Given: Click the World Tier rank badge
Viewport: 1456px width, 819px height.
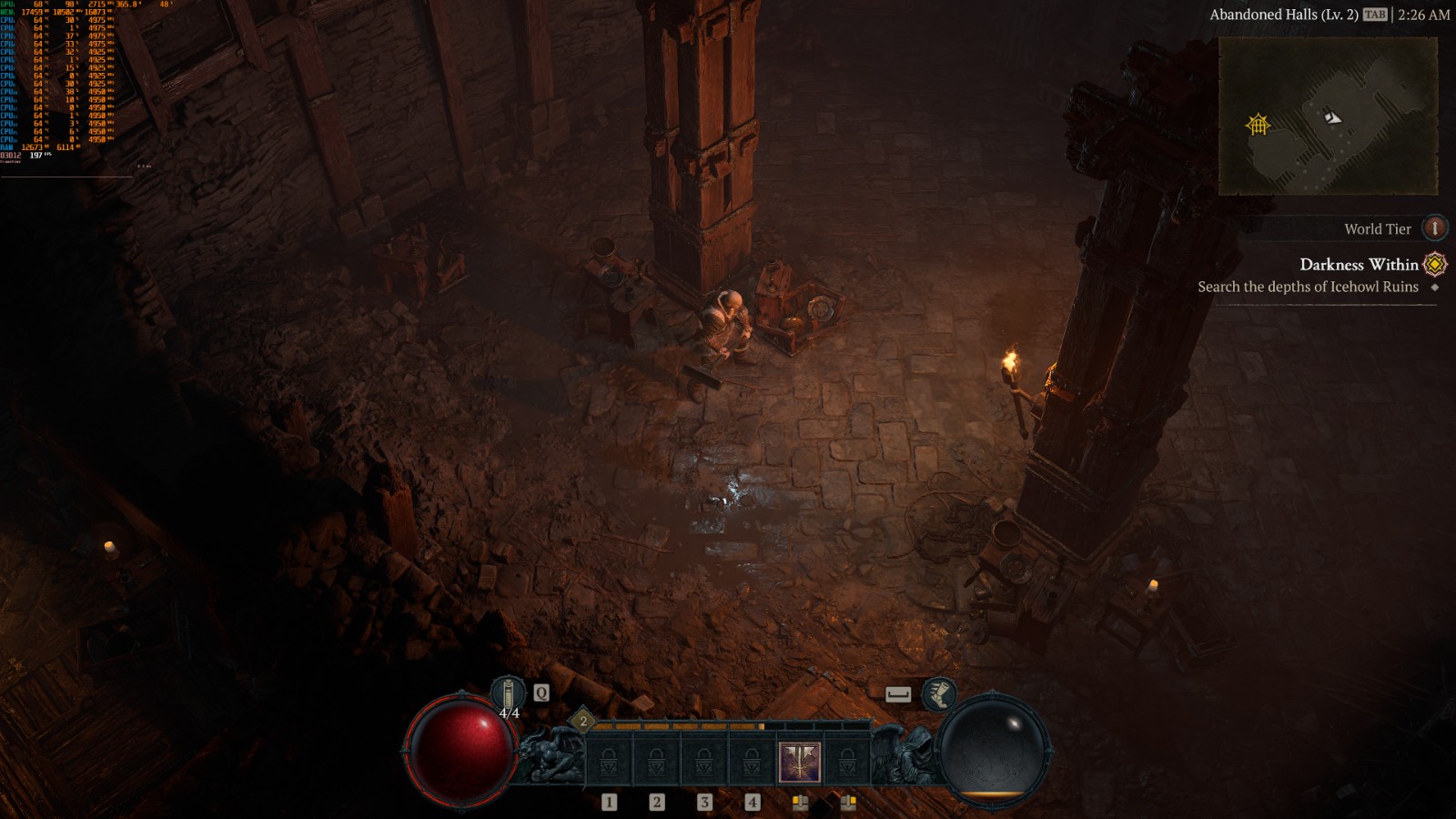Looking at the screenshot, I should (1436, 228).
